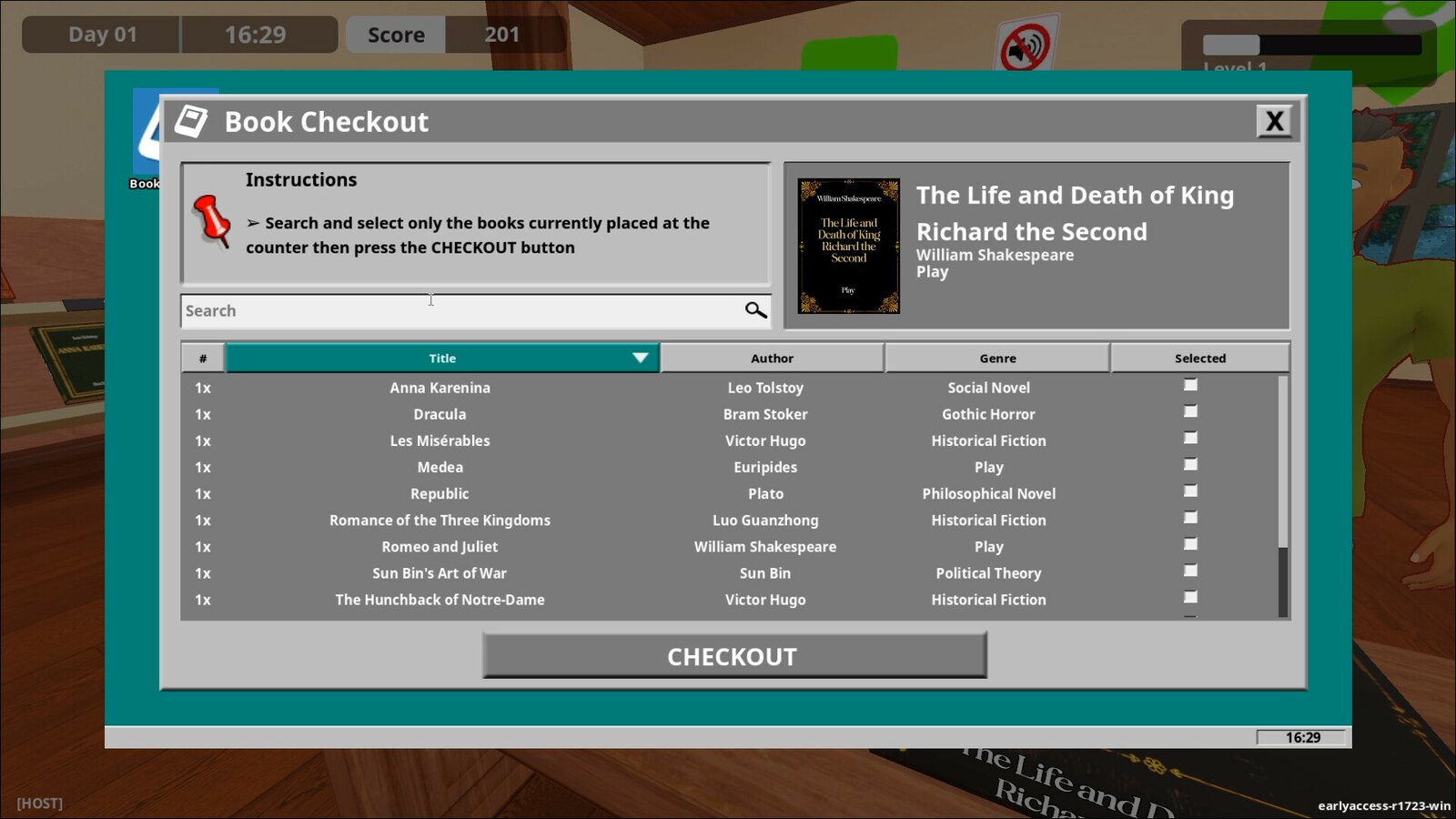
Task: Select the row for Les Misérables
Action: [x=440, y=440]
